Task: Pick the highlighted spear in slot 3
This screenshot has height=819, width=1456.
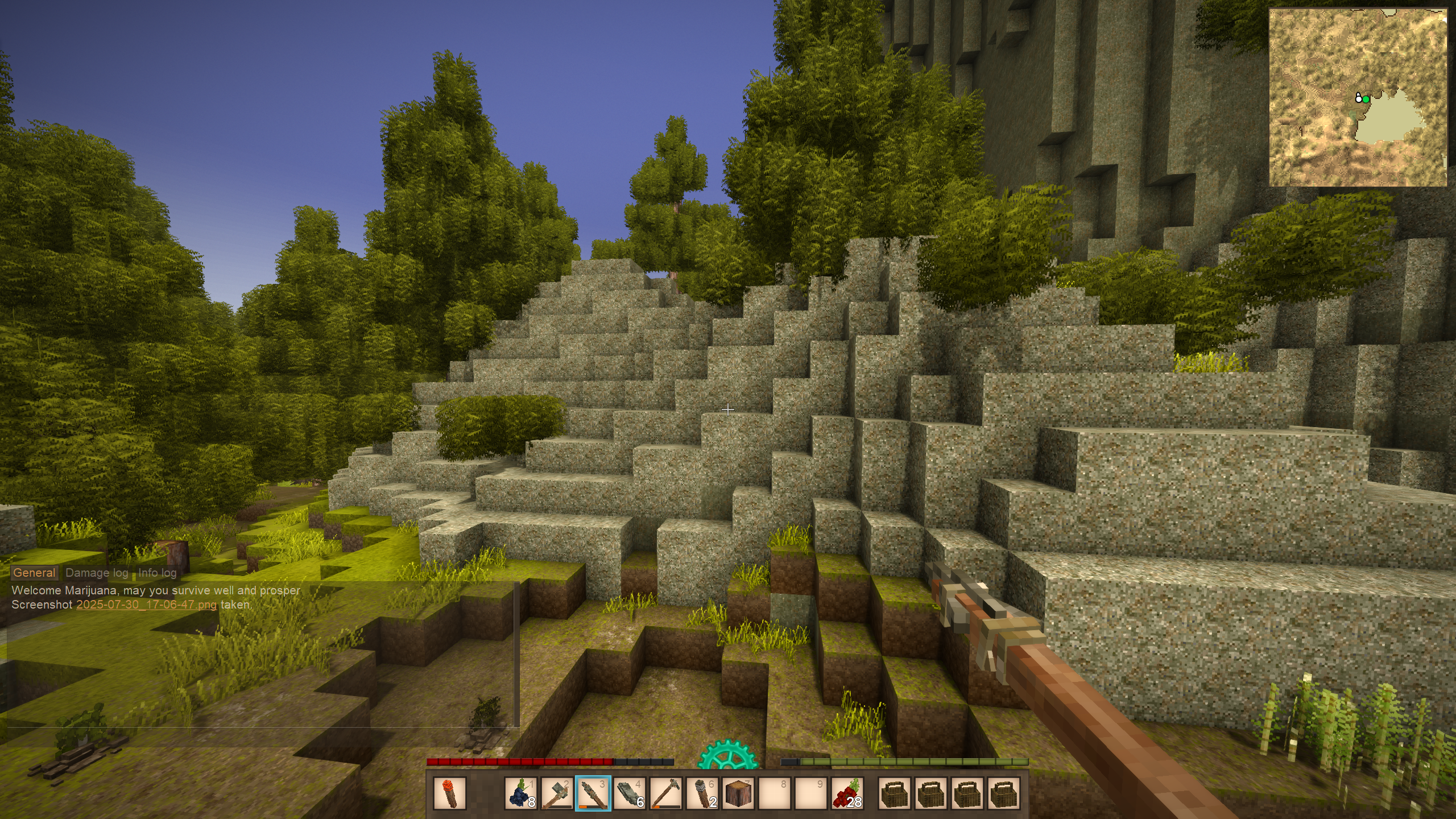Action: click(593, 793)
